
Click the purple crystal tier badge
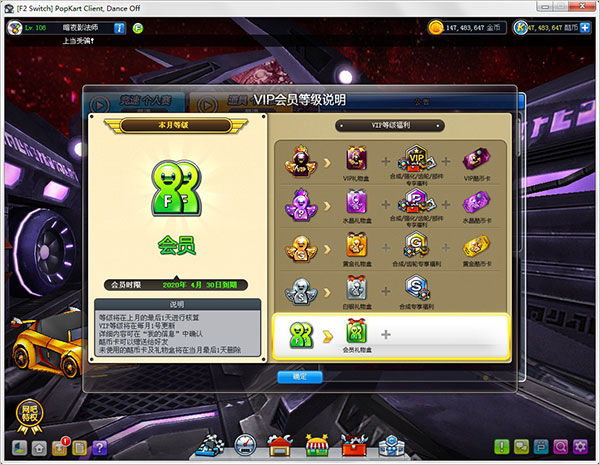[x=298, y=201]
